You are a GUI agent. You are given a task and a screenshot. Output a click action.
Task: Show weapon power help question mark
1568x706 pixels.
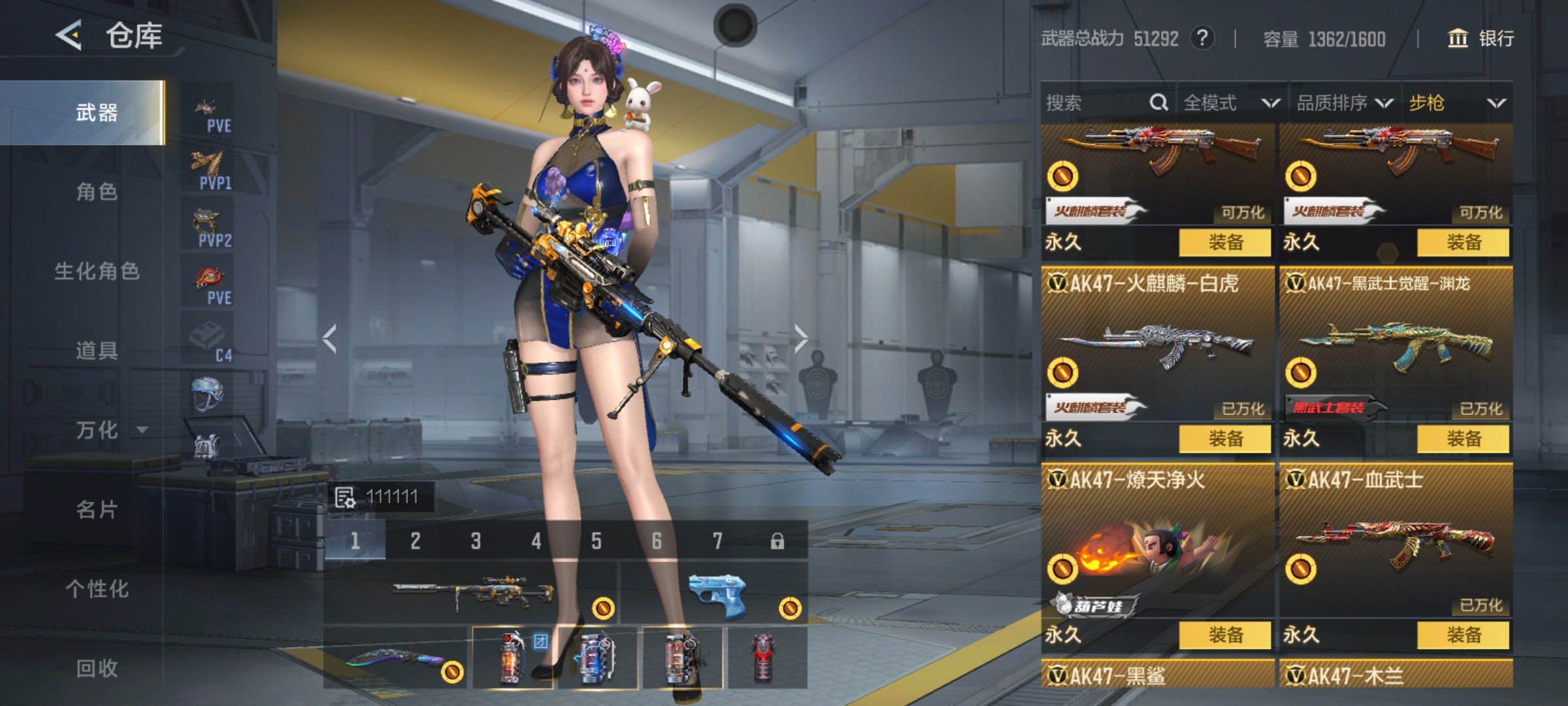point(1202,38)
